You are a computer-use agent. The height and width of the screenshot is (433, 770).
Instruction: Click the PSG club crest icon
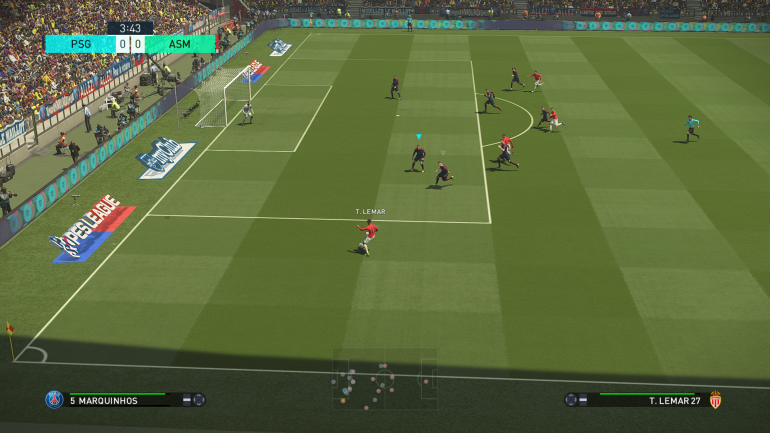click(54, 400)
